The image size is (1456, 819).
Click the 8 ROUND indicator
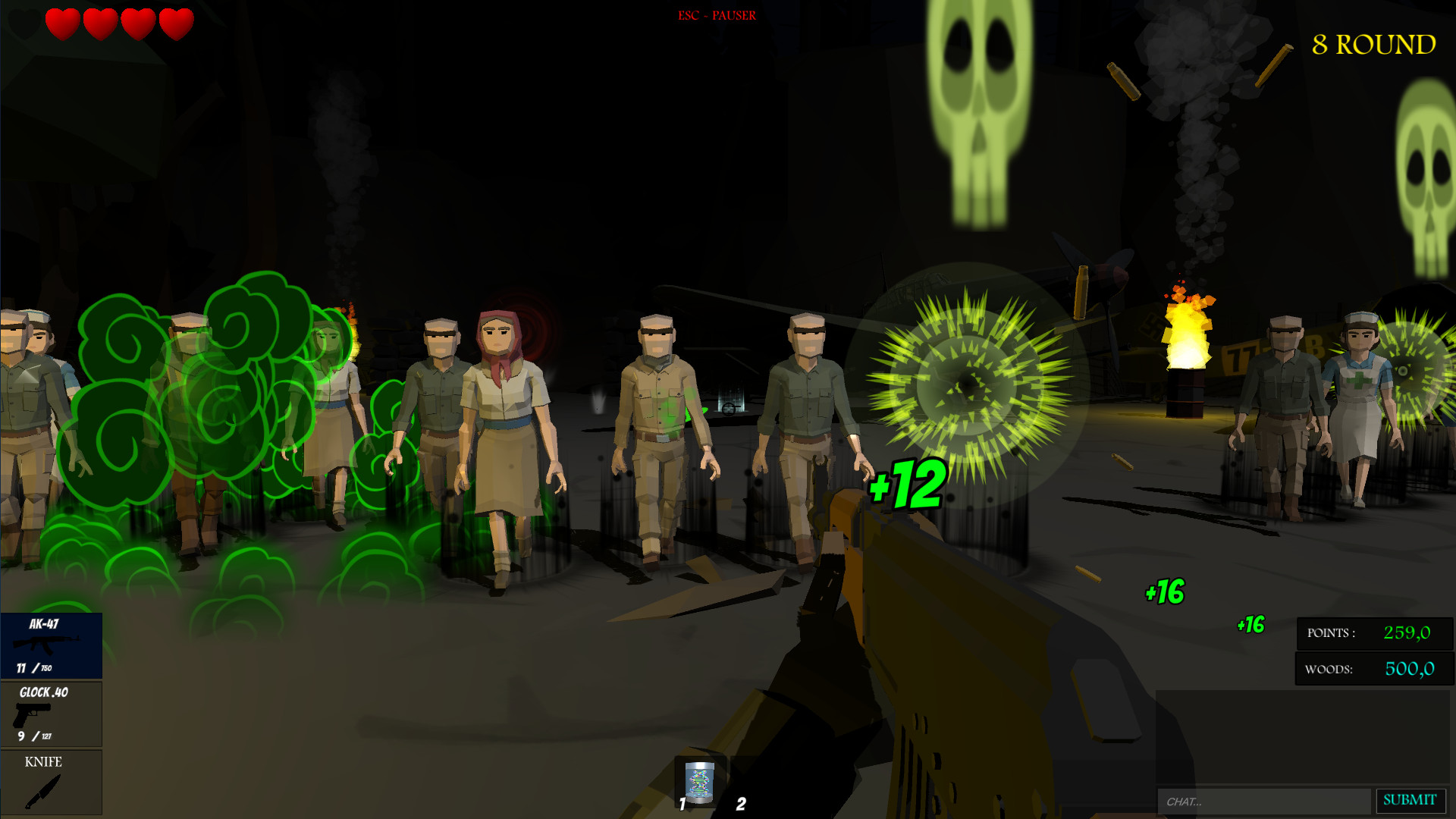[1375, 45]
